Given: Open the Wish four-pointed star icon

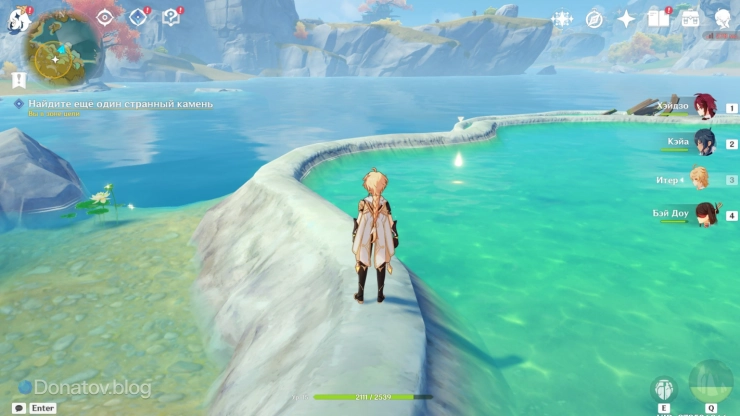Looking at the screenshot, I should point(626,19).
